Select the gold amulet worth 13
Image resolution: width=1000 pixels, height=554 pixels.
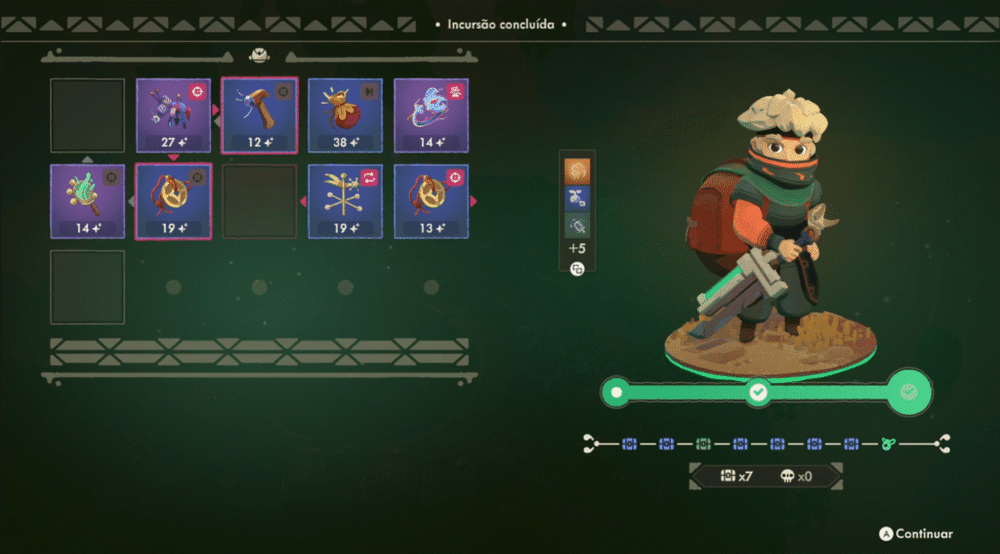click(x=431, y=201)
